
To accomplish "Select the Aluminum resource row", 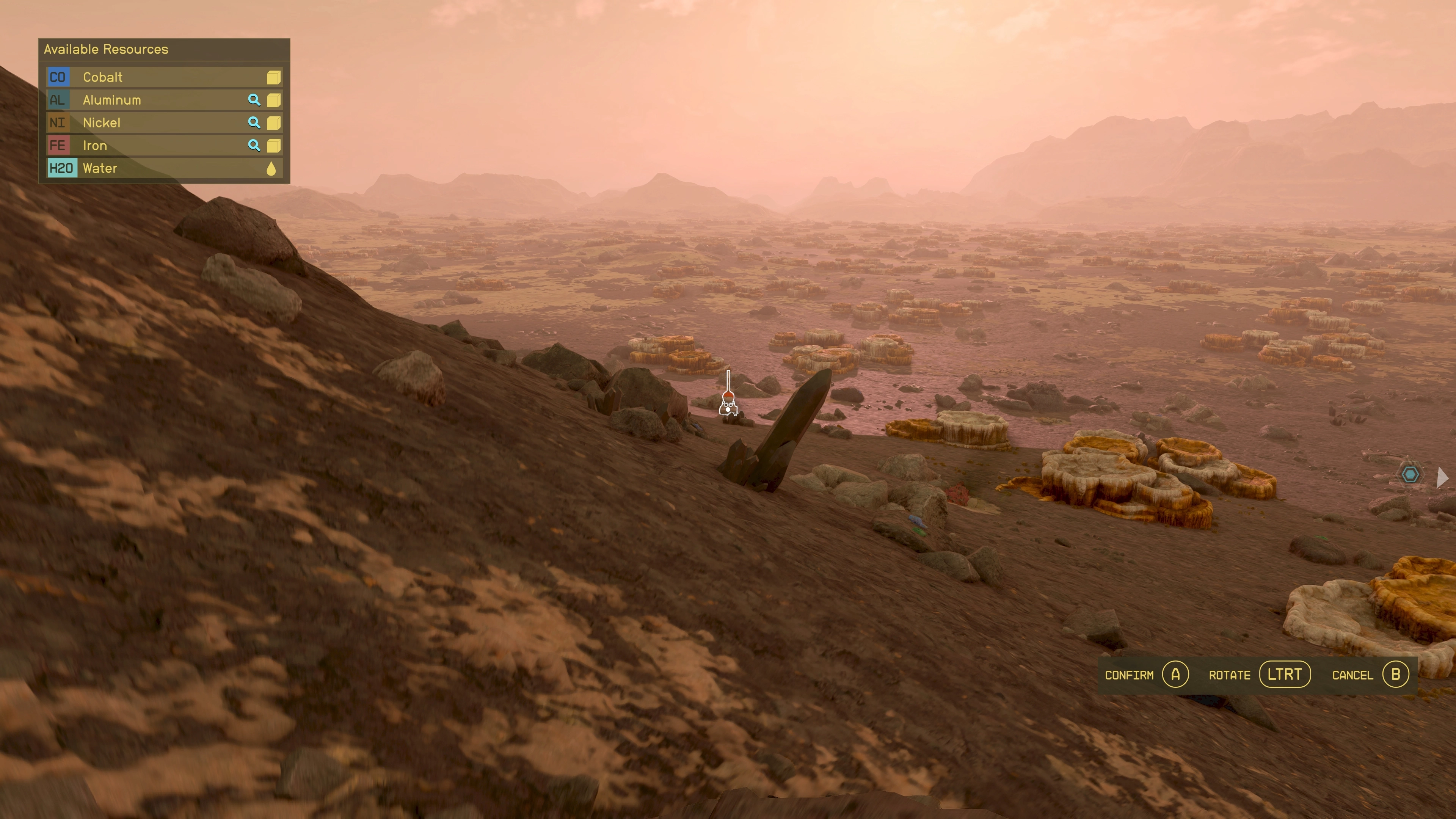I will point(164,100).
